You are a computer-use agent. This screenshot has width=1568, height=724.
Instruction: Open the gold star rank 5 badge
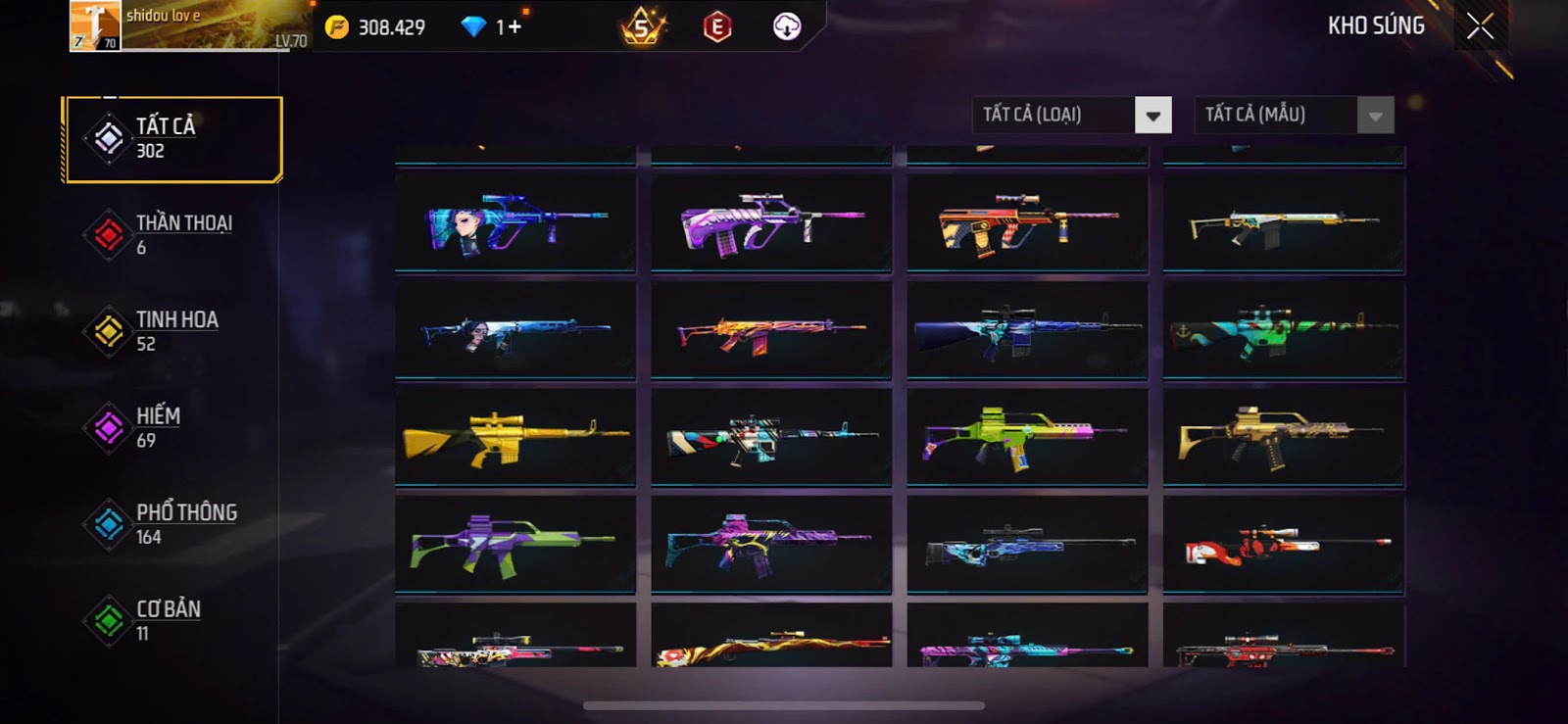coord(642,27)
